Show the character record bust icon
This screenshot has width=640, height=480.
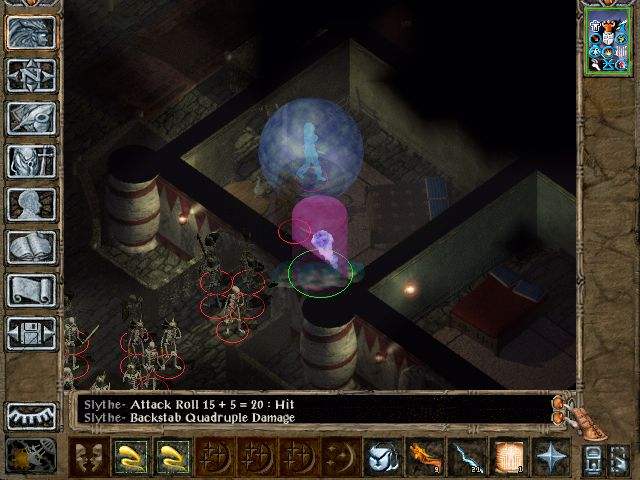[31, 204]
